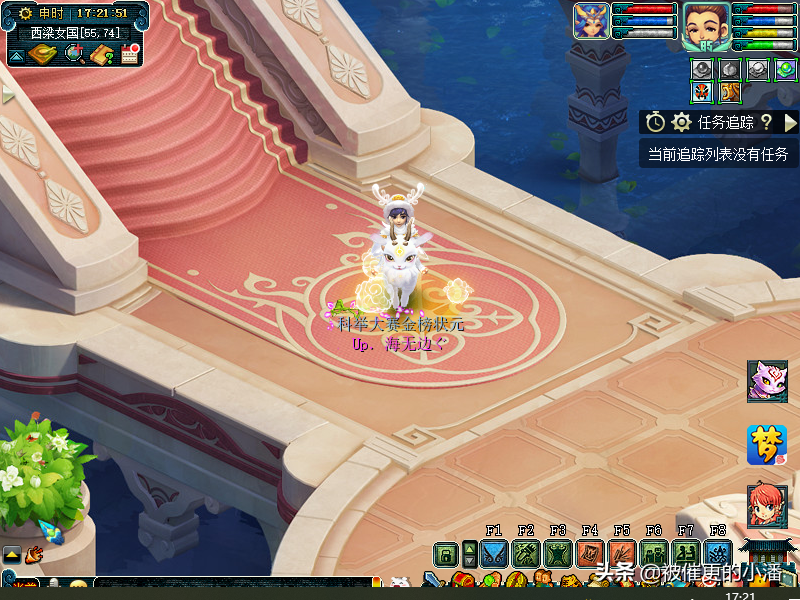
Task: Open task tracker gear settings
Action: [682, 122]
